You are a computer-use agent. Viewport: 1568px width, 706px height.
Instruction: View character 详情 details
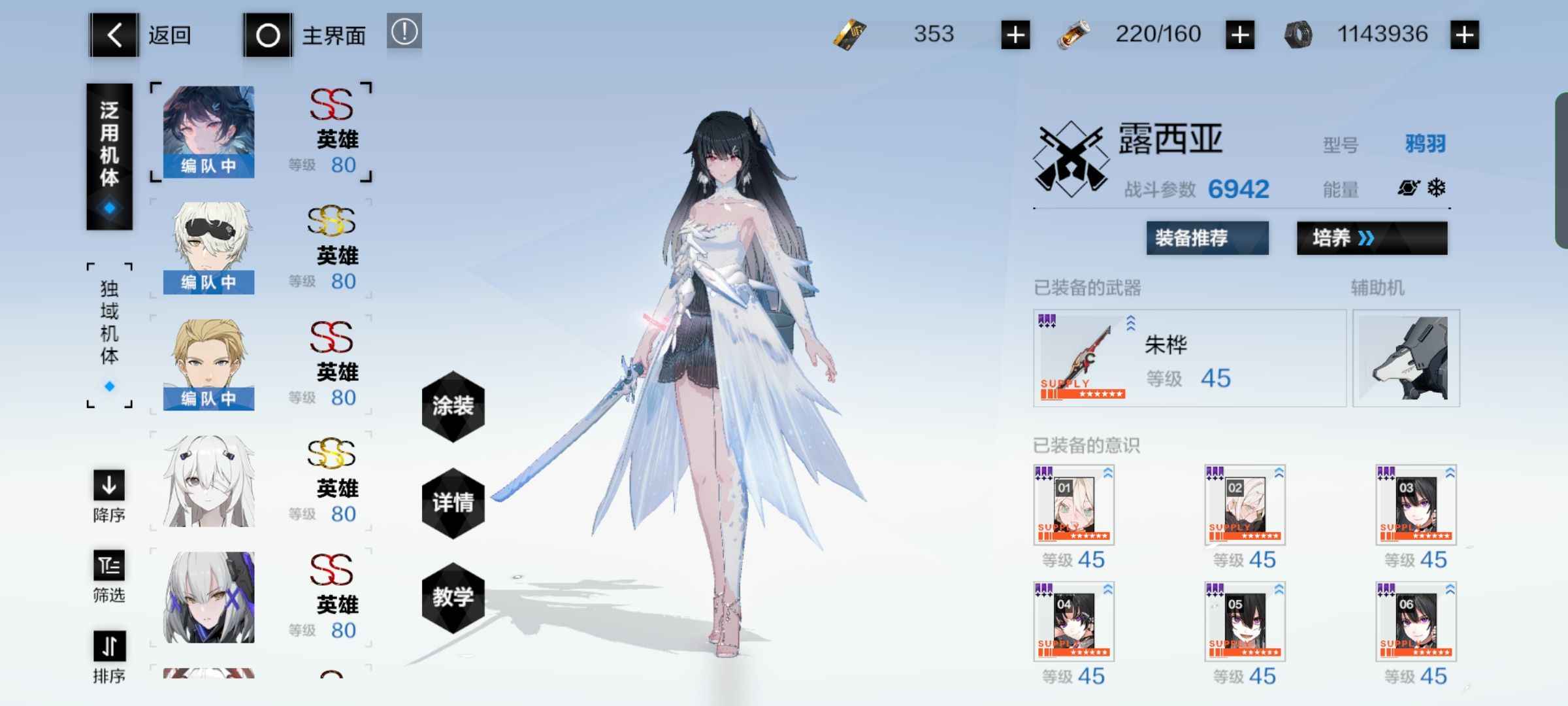[x=453, y=503]
